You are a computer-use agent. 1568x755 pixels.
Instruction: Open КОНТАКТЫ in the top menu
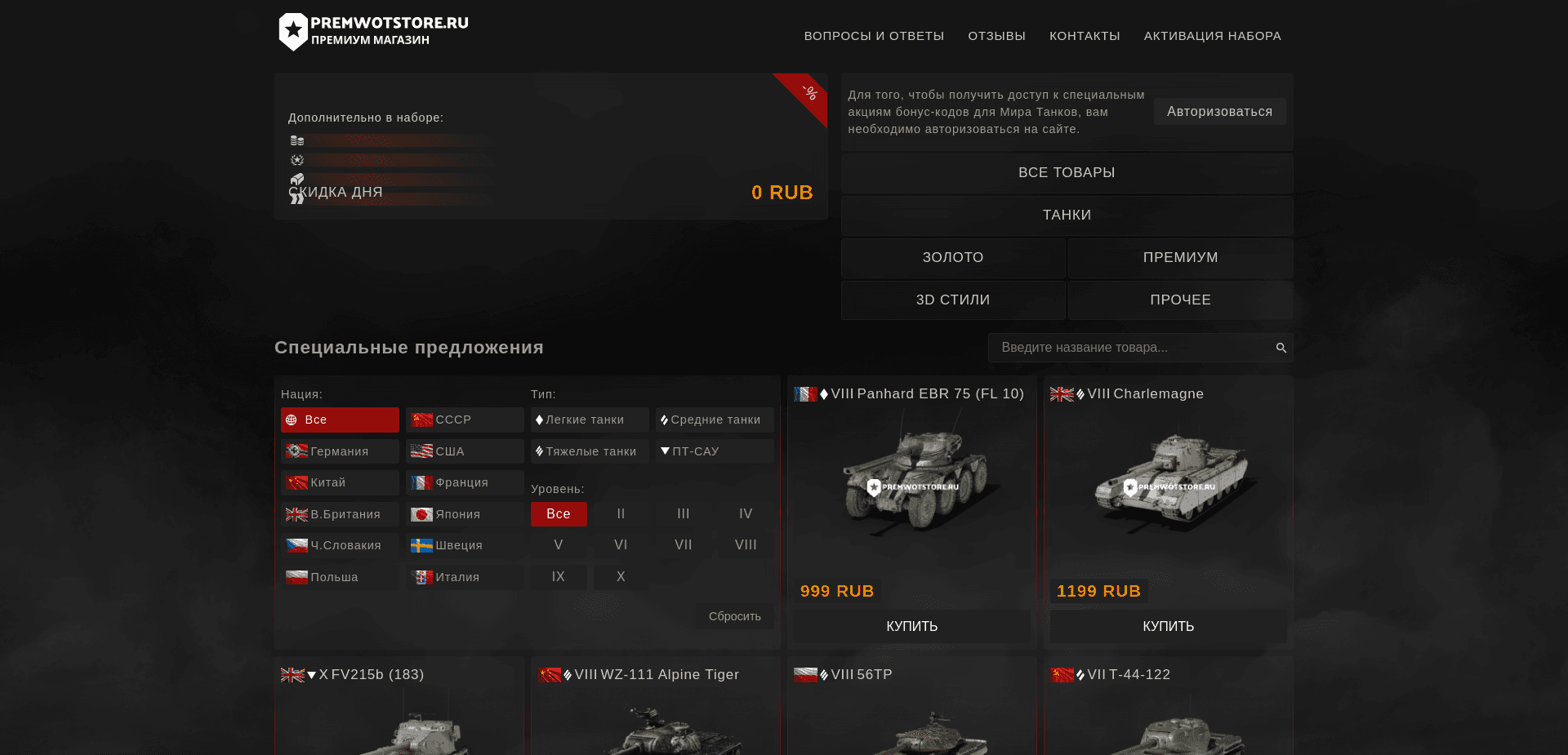(1085, 36)
